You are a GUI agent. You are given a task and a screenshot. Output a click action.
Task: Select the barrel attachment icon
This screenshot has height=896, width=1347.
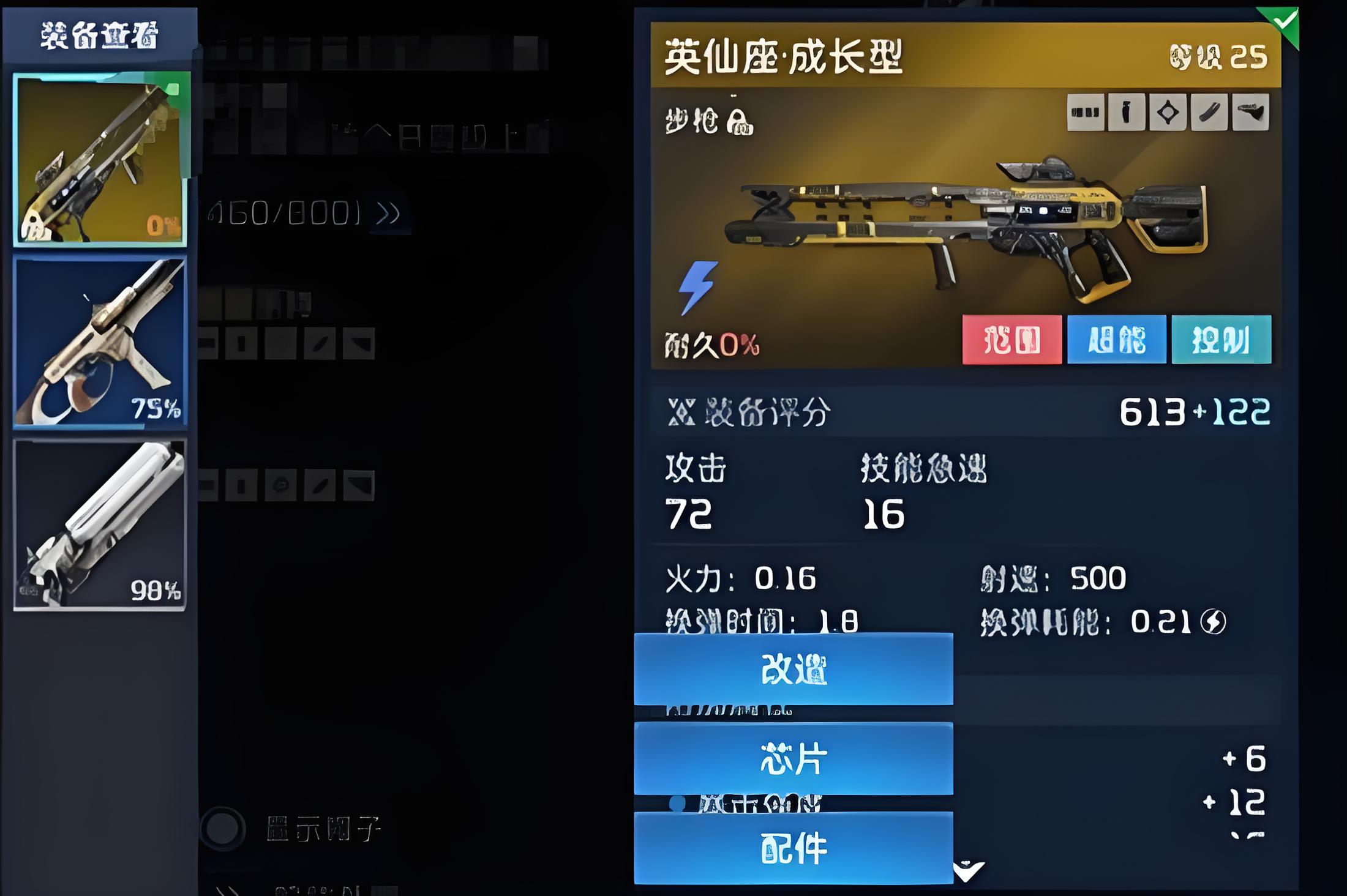(x=1209, y=113)
